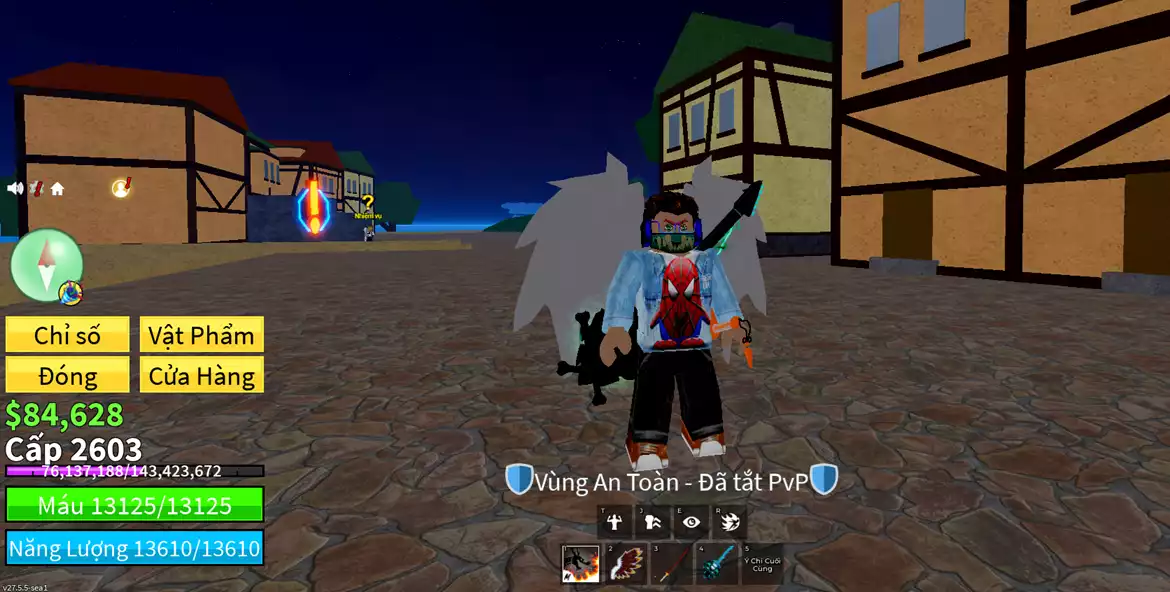Open the gear settings icon
The image size is (1170, 592).
coord(37,188)
